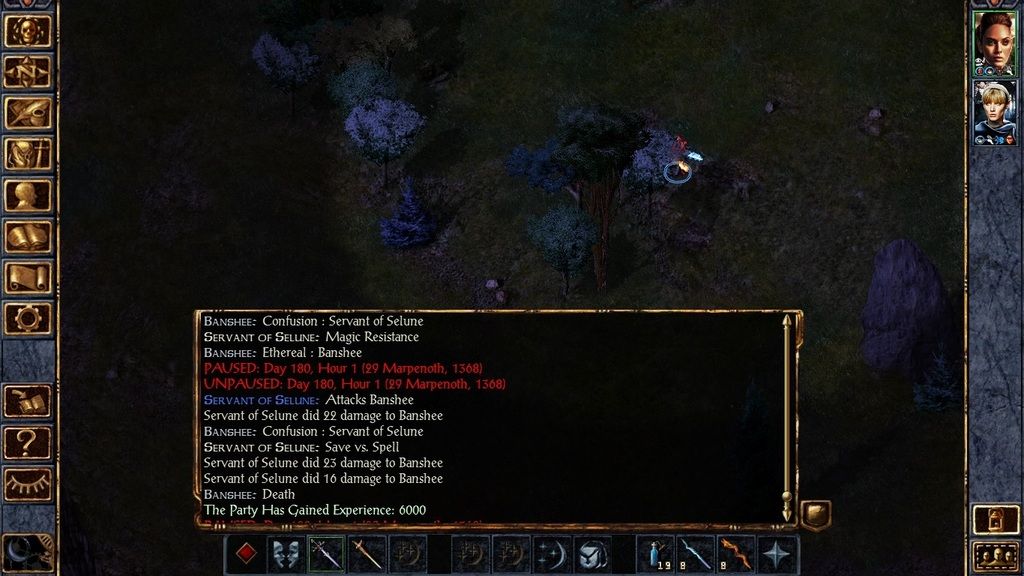
Task: Open the inventory screen
Action: pos(28,154)
